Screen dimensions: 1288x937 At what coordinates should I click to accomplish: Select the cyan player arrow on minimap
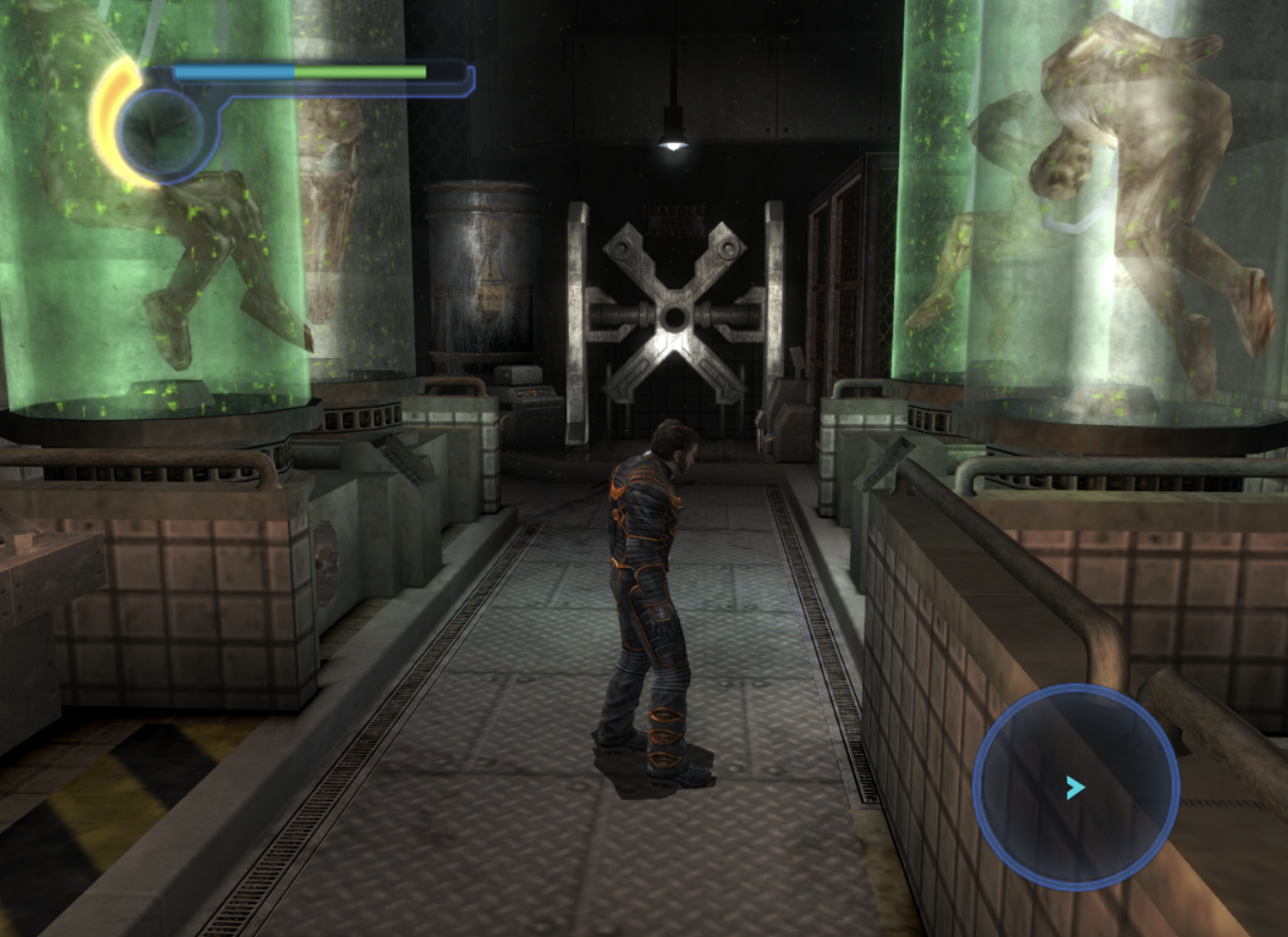(x=1074, y=788)
